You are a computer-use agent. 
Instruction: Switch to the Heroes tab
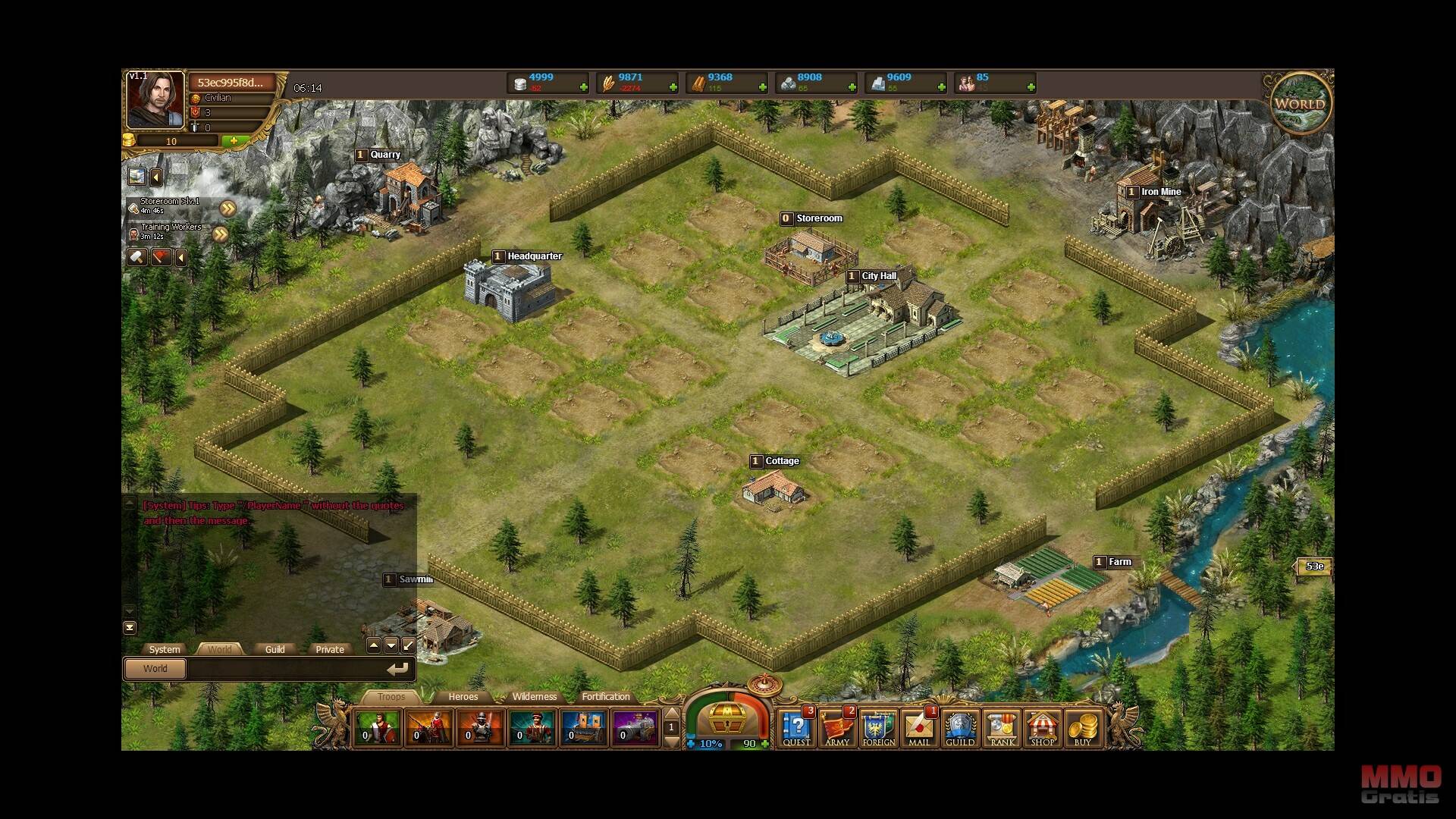tap(463, 697)
